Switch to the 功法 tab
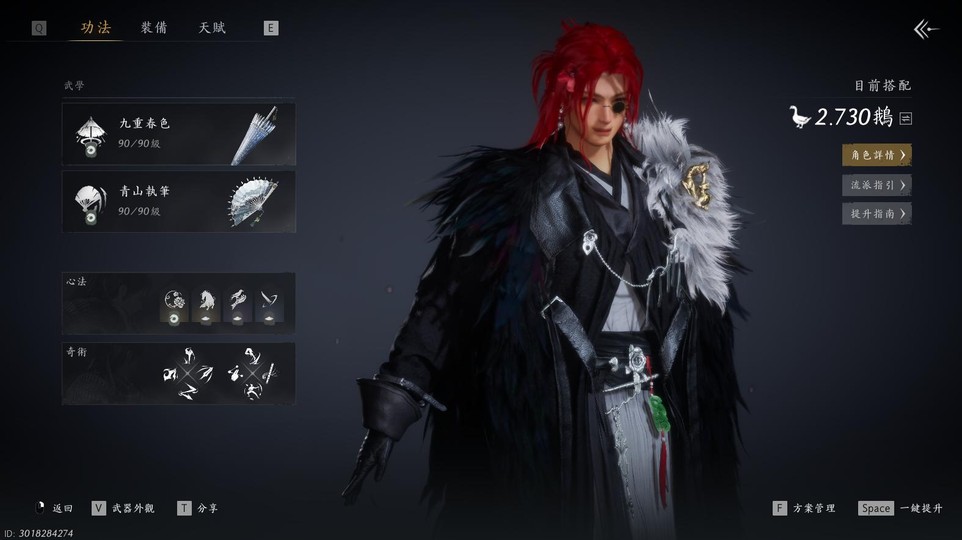 [x=95, y=28]
